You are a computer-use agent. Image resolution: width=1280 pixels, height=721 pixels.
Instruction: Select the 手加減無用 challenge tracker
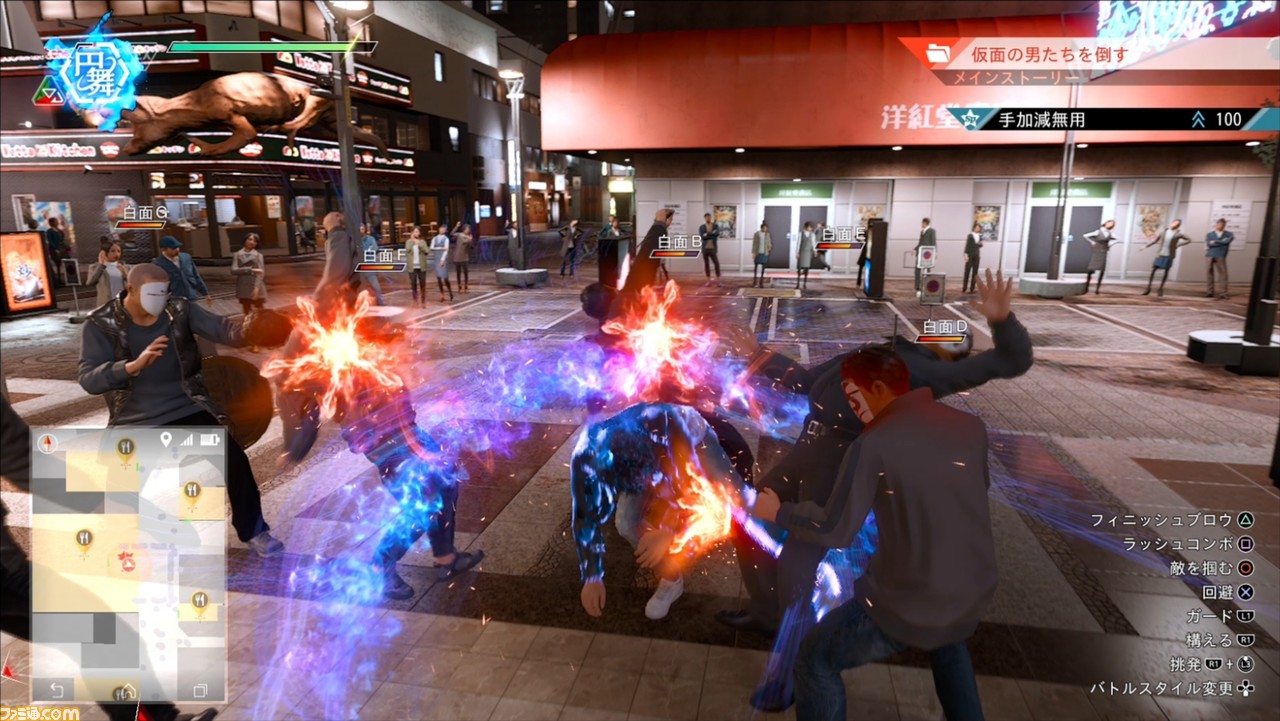(1100, 120)
